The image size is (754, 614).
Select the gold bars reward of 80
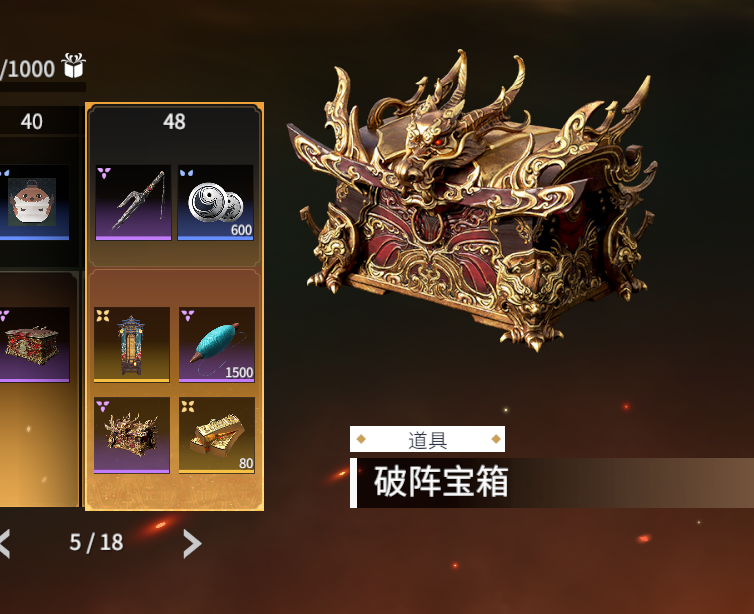coord(216,434)
